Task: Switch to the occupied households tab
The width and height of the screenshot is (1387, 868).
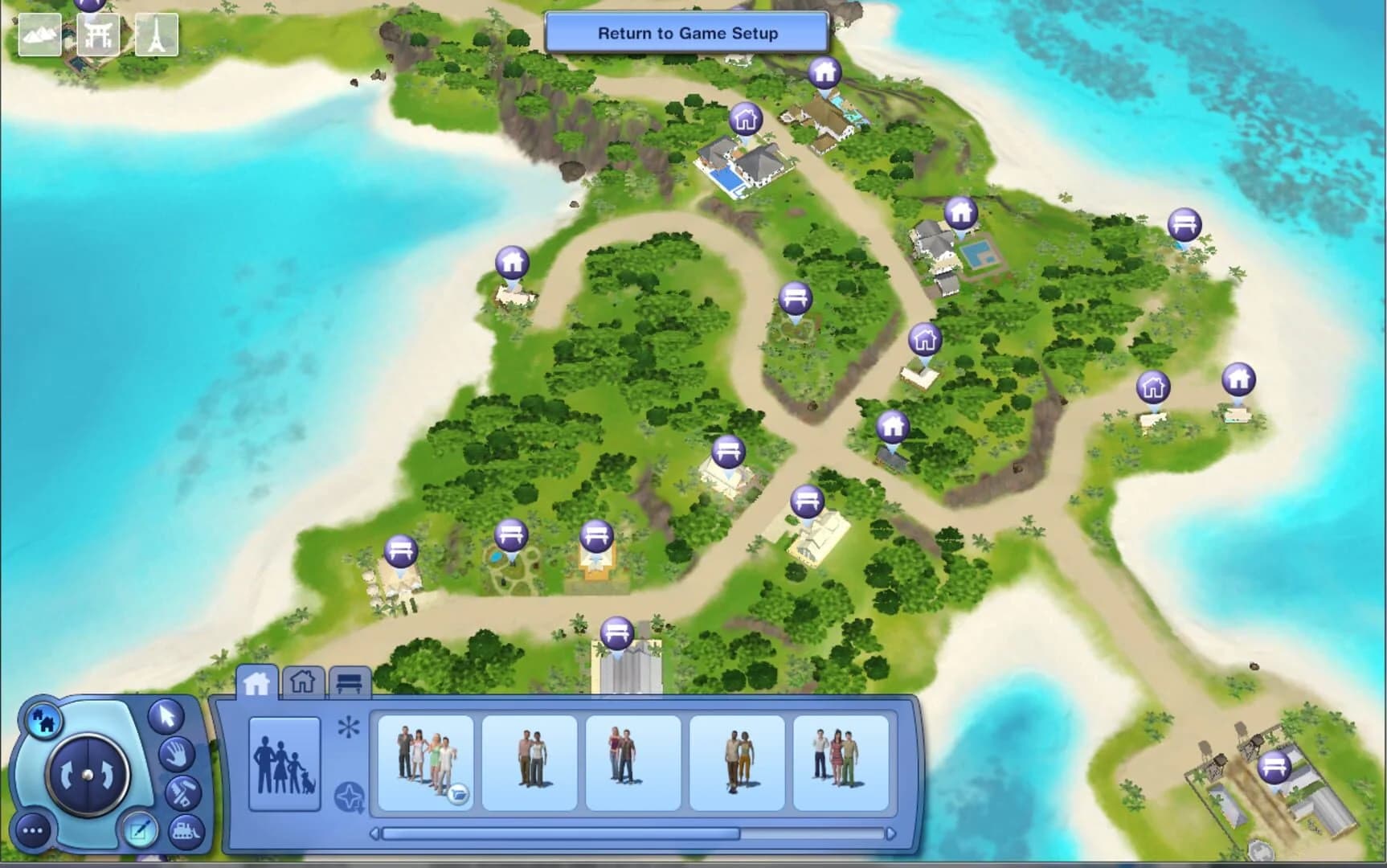Action: click(x=257, y=684)
